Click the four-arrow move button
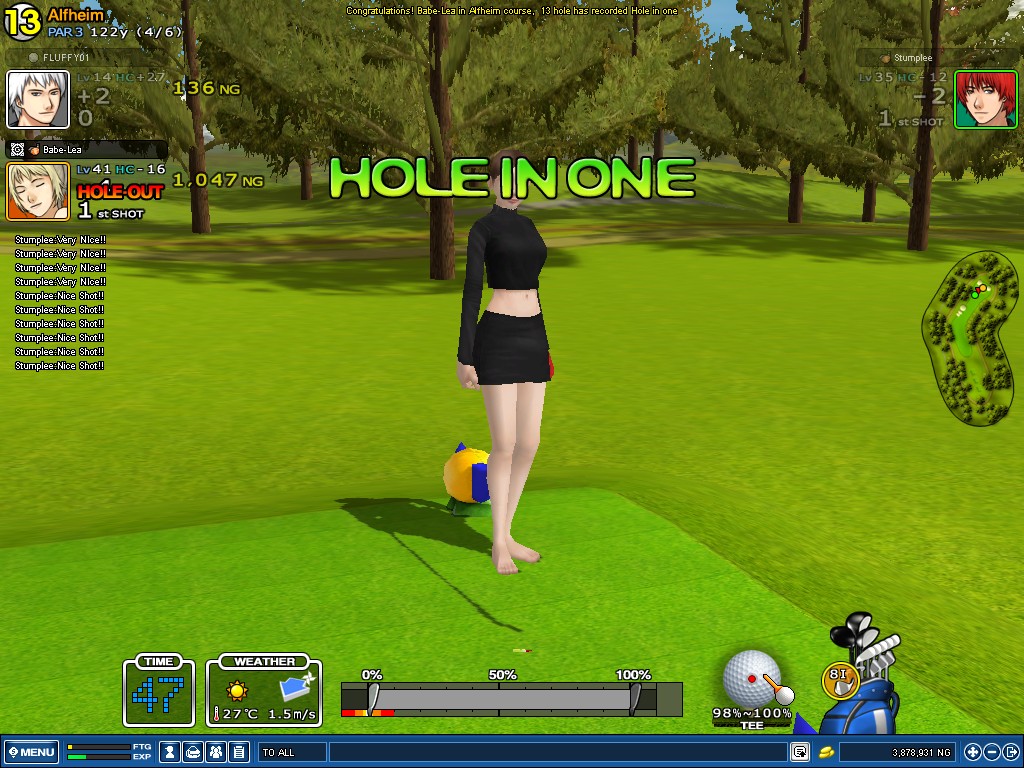This screenshot has height=768, width=1024. [x=973, y=752]
